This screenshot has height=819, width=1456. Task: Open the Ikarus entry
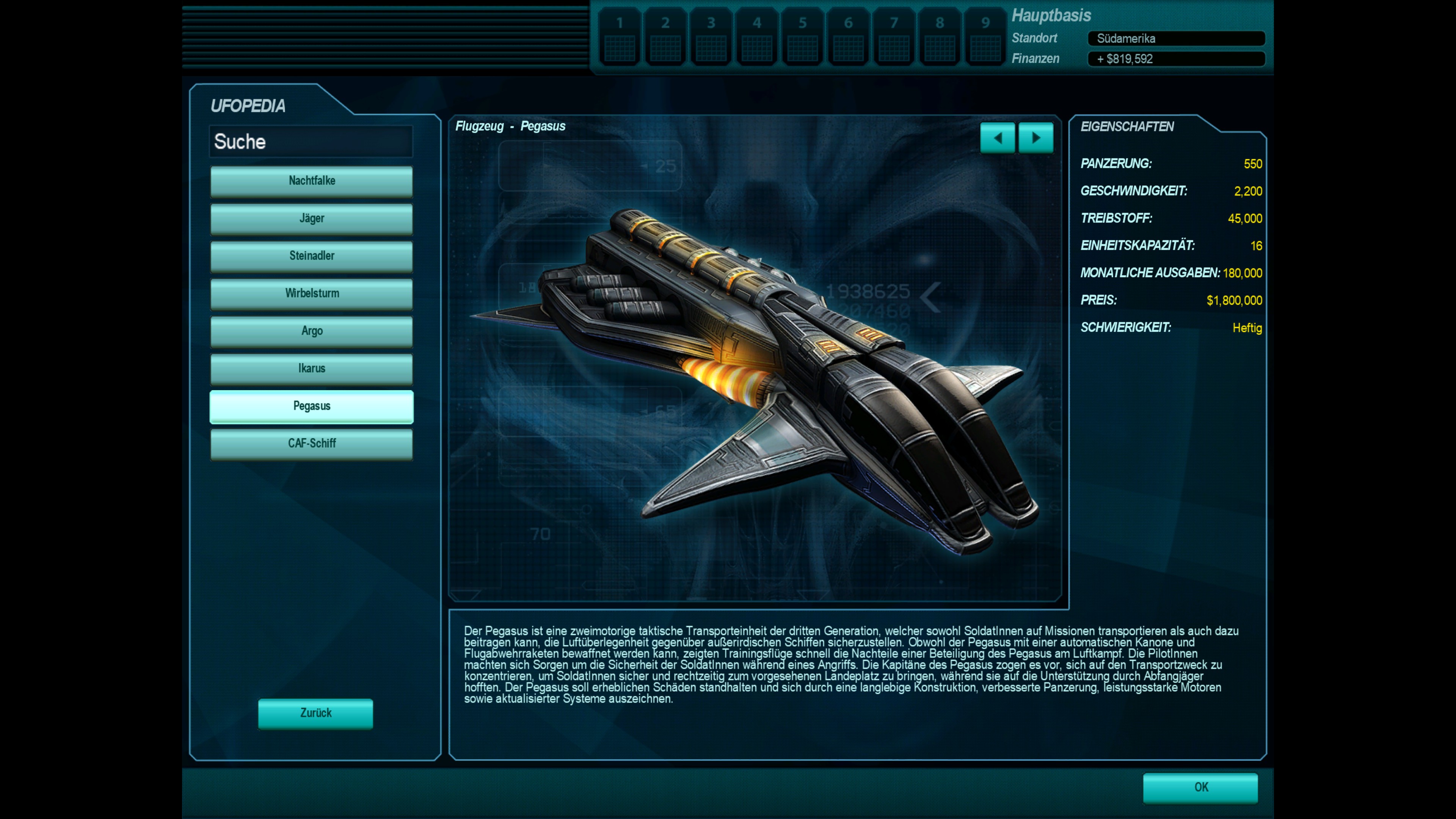click(311, 369)
